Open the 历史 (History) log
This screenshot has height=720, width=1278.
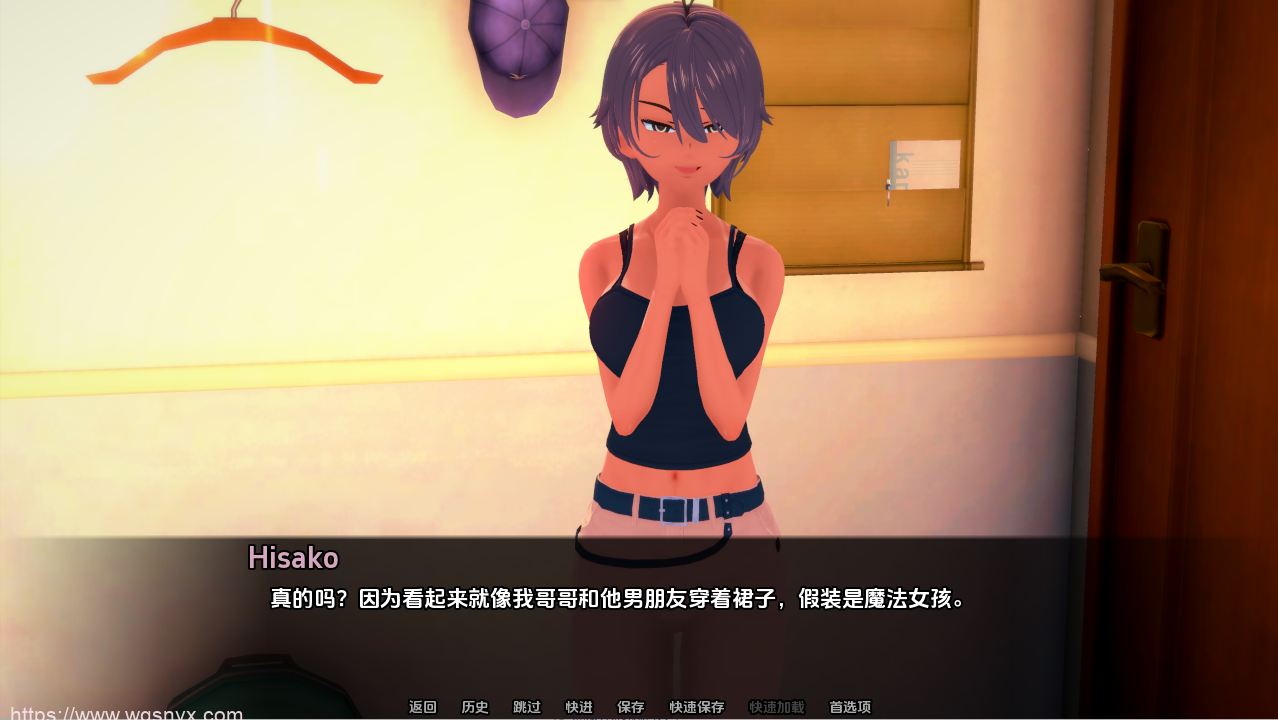[x=475, y=707]
